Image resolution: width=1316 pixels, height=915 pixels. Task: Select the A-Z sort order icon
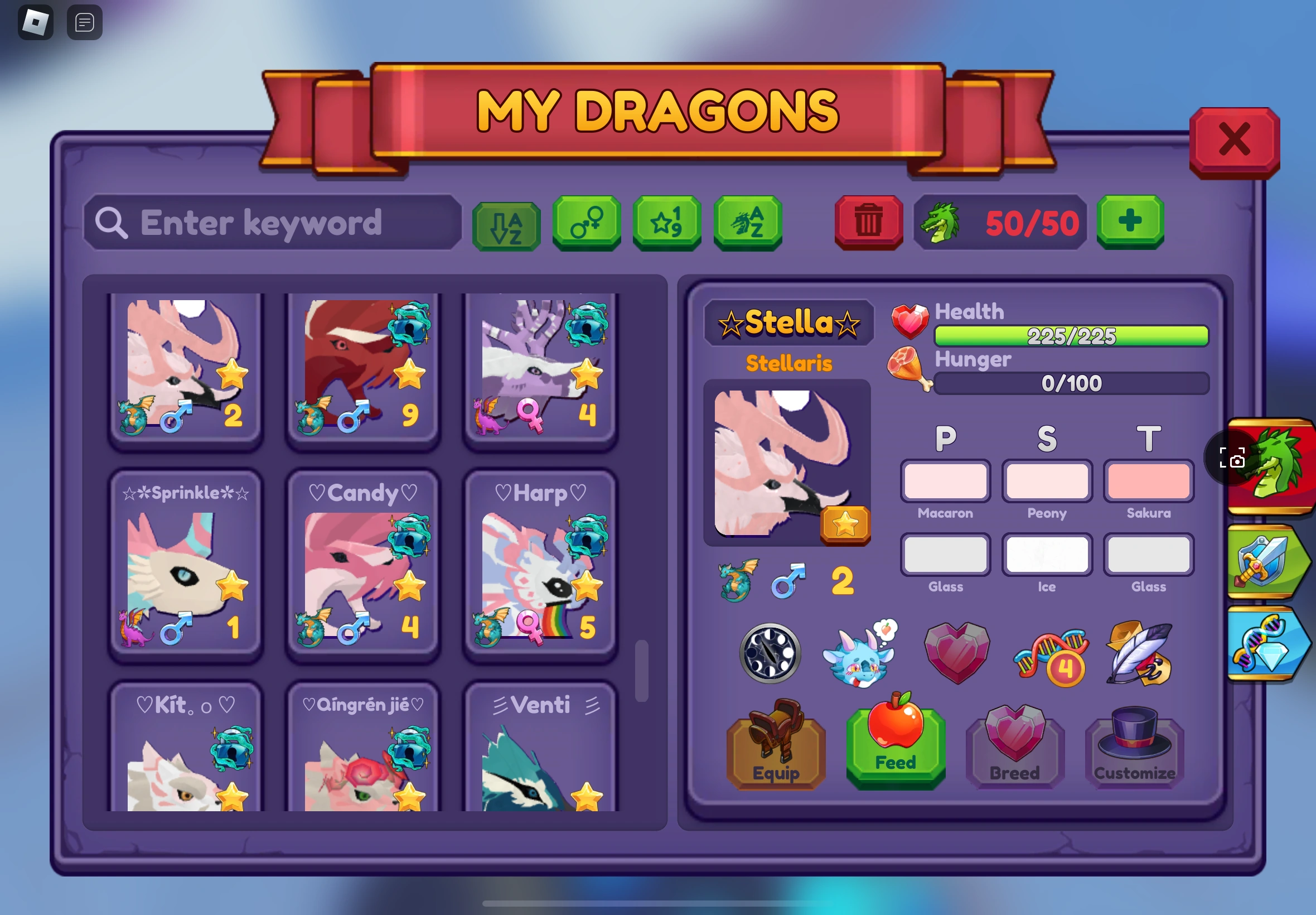click(x=506, y=224)
